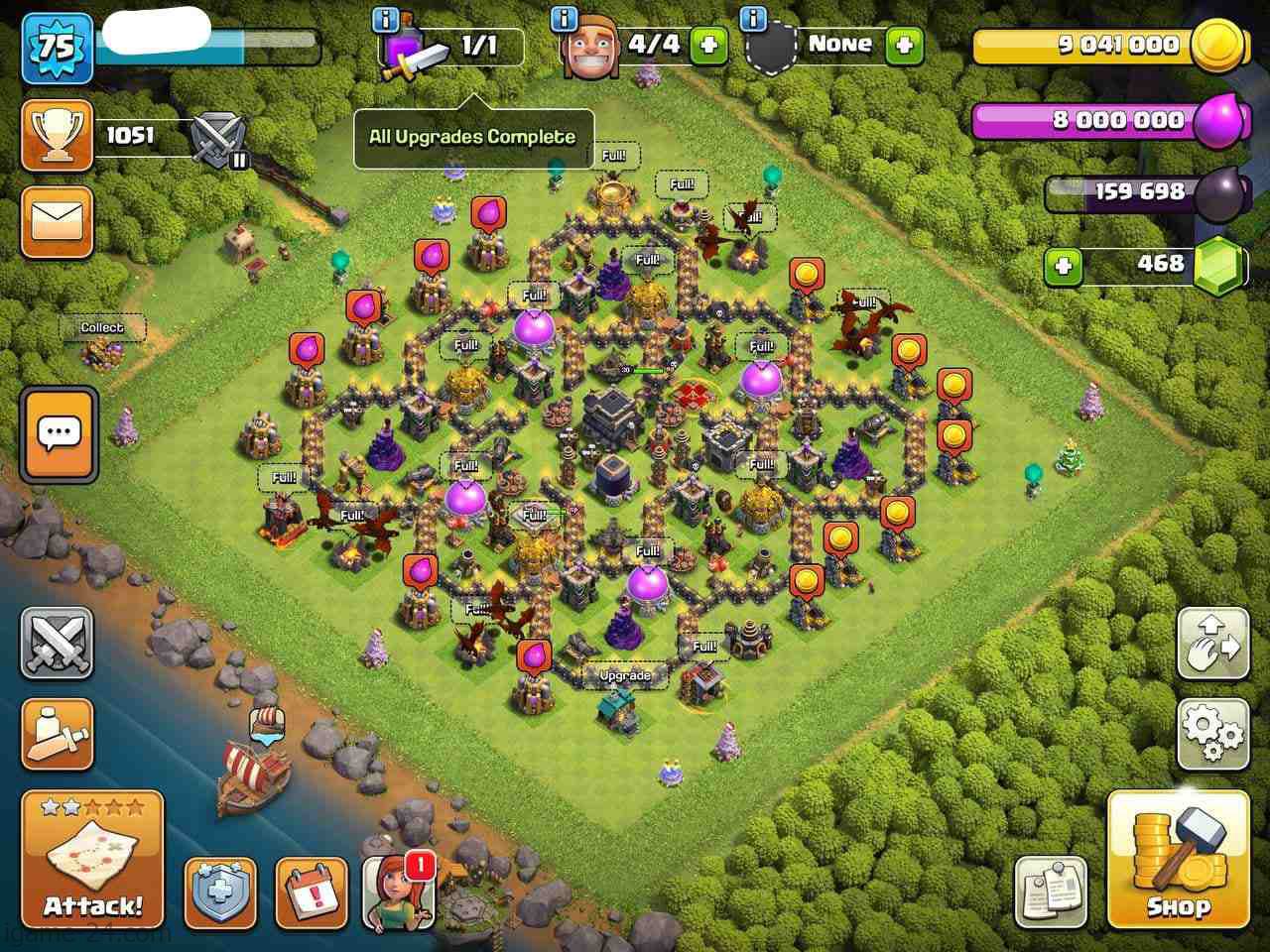Add a shield with green plus

coord(904,45)
